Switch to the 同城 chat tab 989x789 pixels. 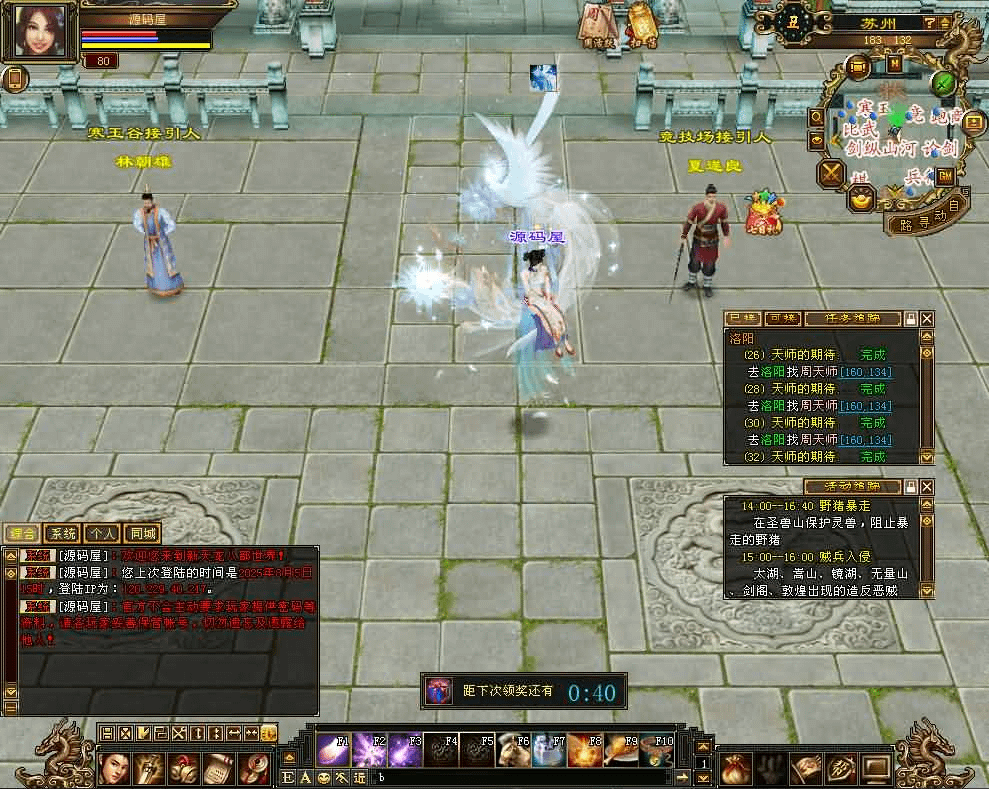pos(143,534)
